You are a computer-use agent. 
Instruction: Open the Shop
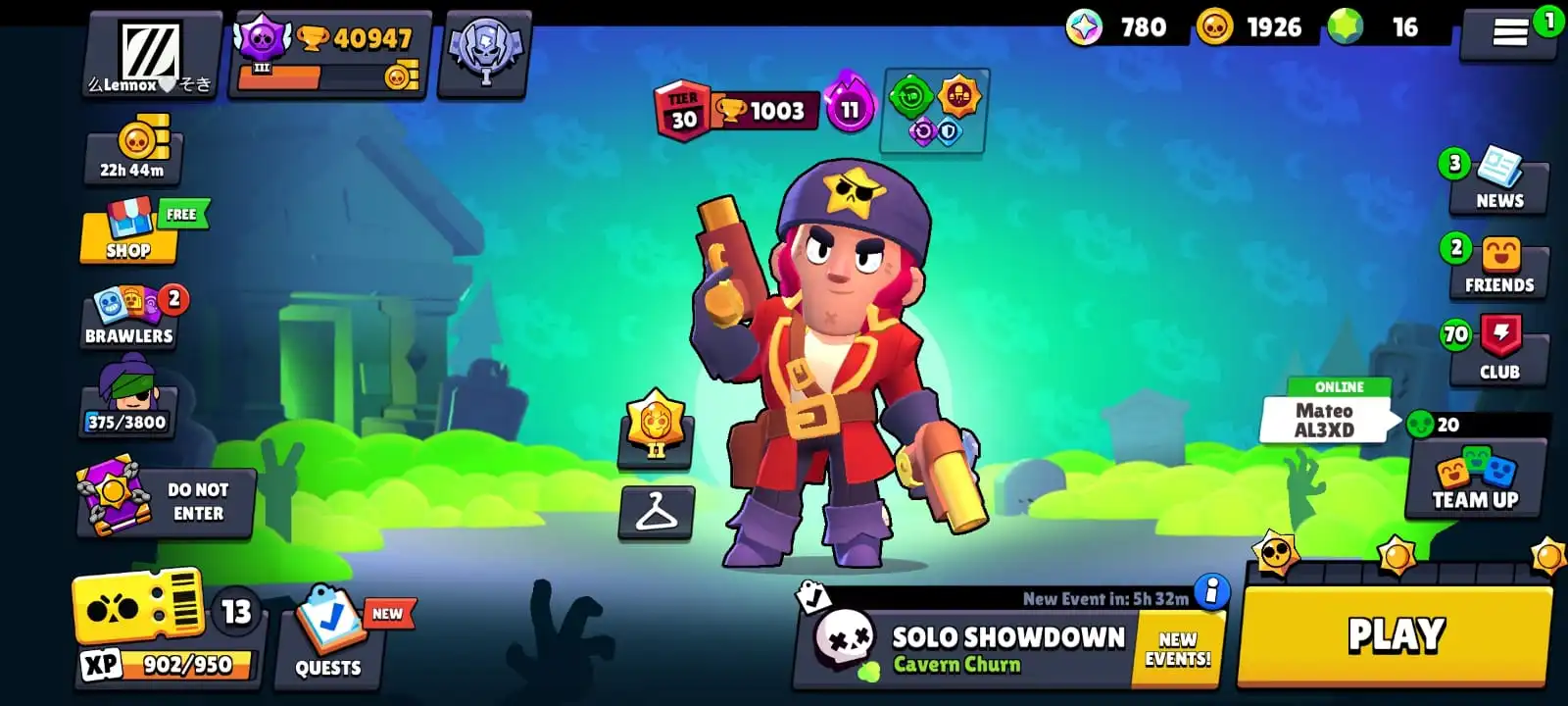point(127,235)
